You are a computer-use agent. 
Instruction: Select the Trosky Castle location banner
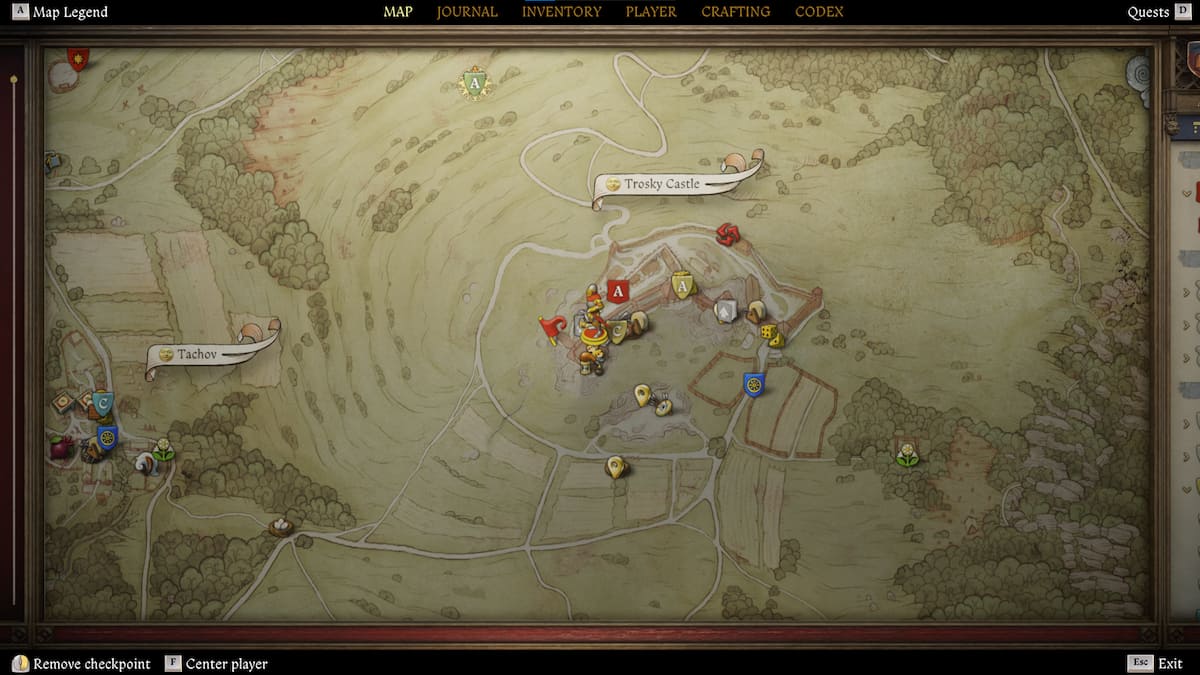coord(661,184)
